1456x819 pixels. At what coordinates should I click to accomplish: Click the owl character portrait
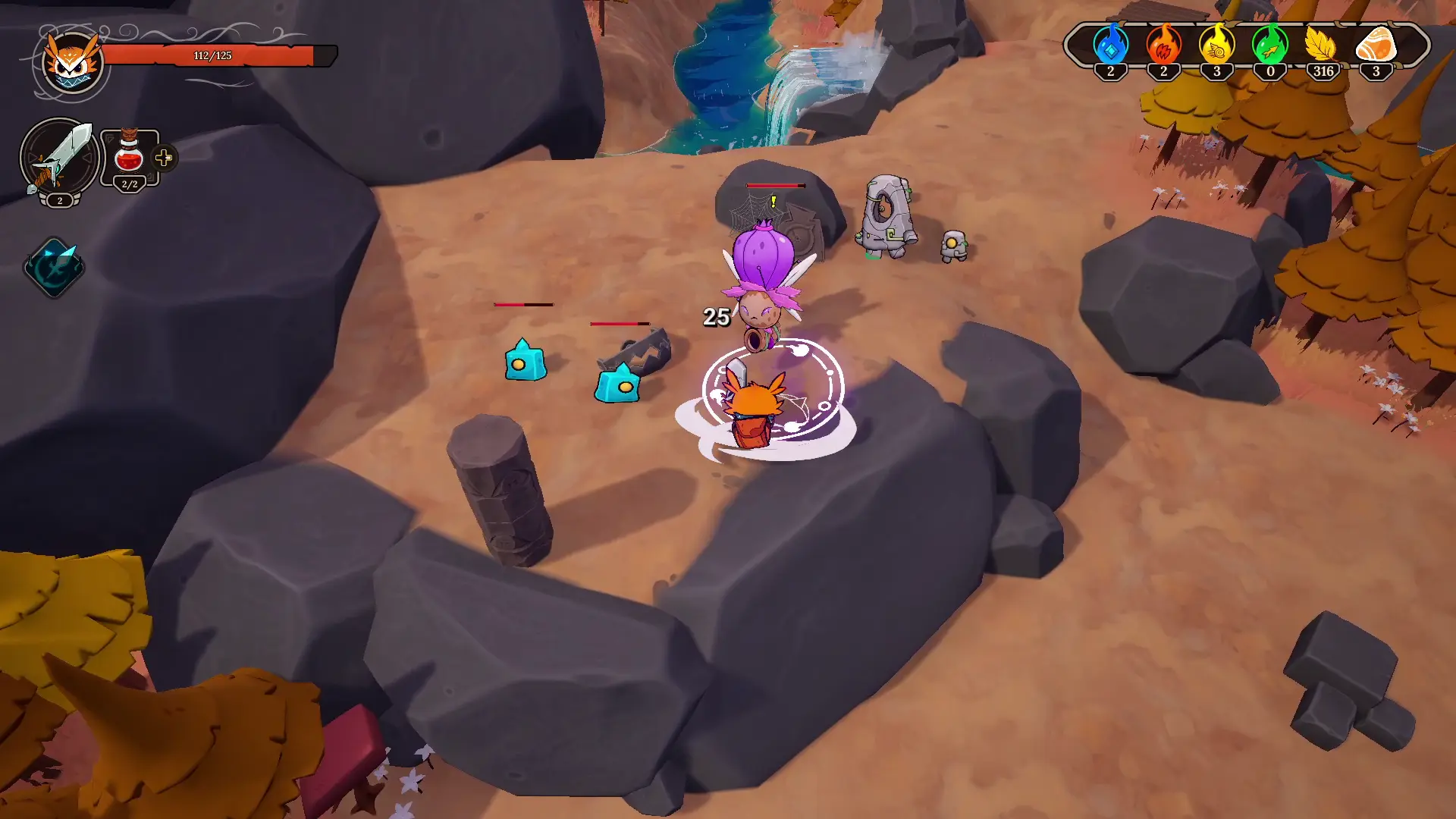pyautogui.click(x=71, y=62)
